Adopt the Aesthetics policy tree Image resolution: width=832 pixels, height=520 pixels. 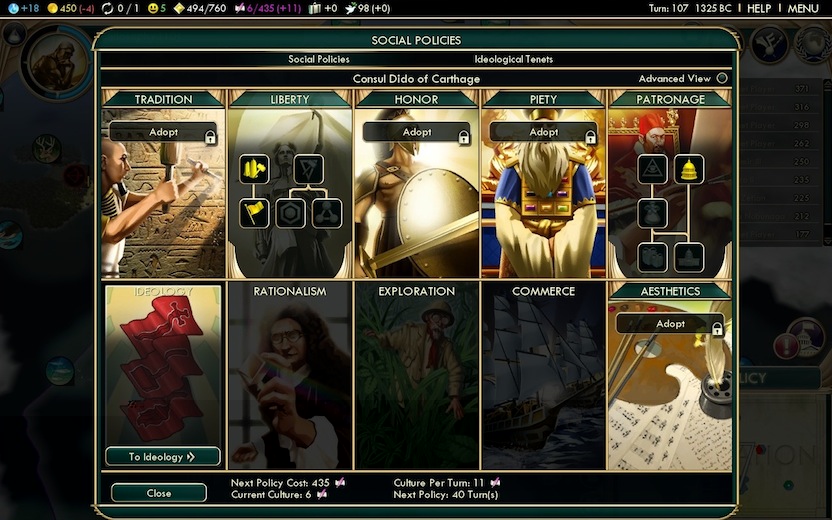[669, 324]
